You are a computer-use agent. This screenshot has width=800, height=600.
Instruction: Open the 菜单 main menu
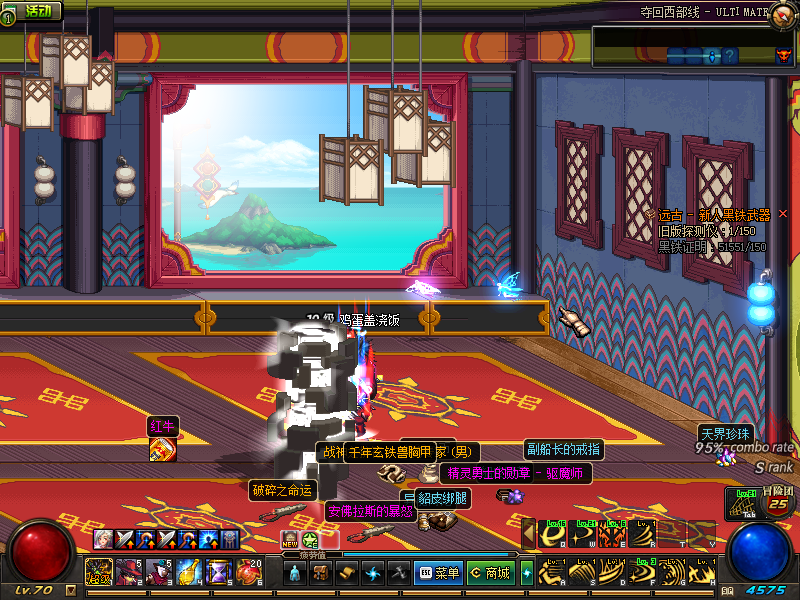(438, 573)
